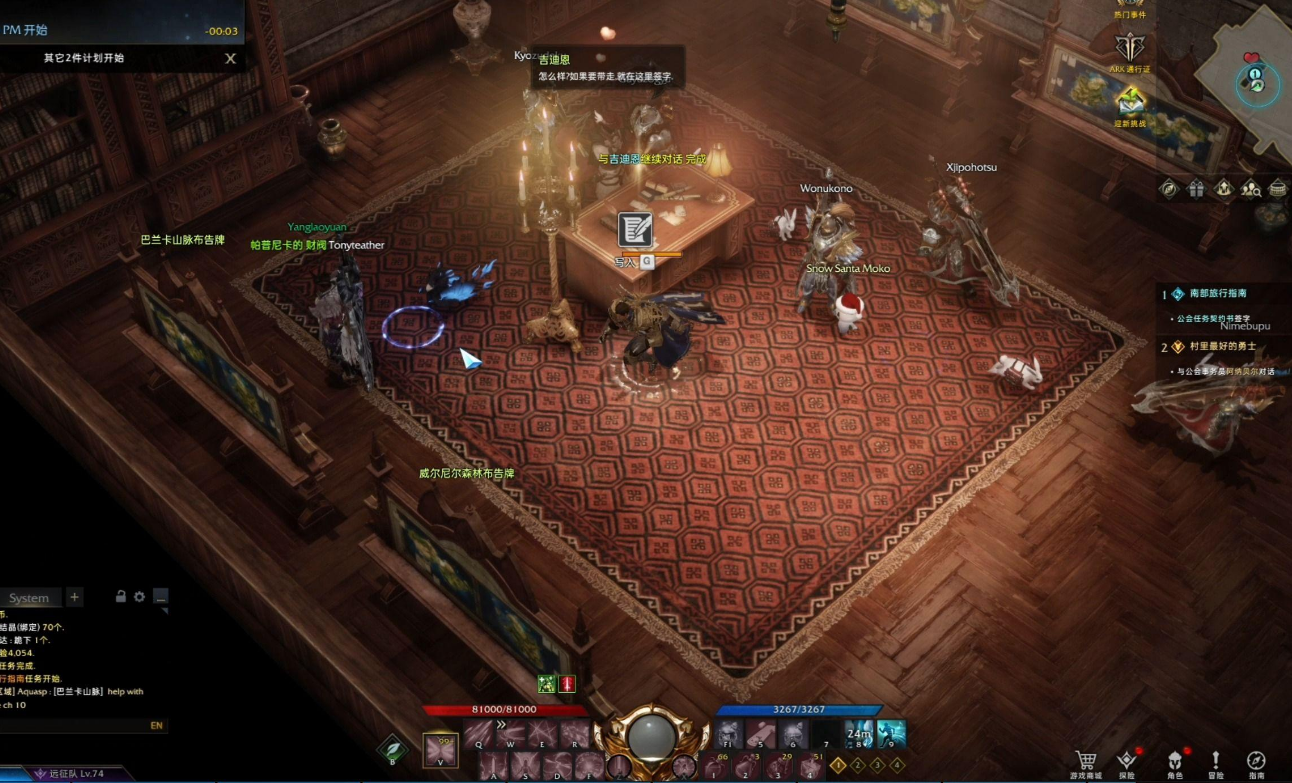Click the 写入 sign-document interaction icon
This screenshot has width=1292, height=783.
(x=634, y=230)
